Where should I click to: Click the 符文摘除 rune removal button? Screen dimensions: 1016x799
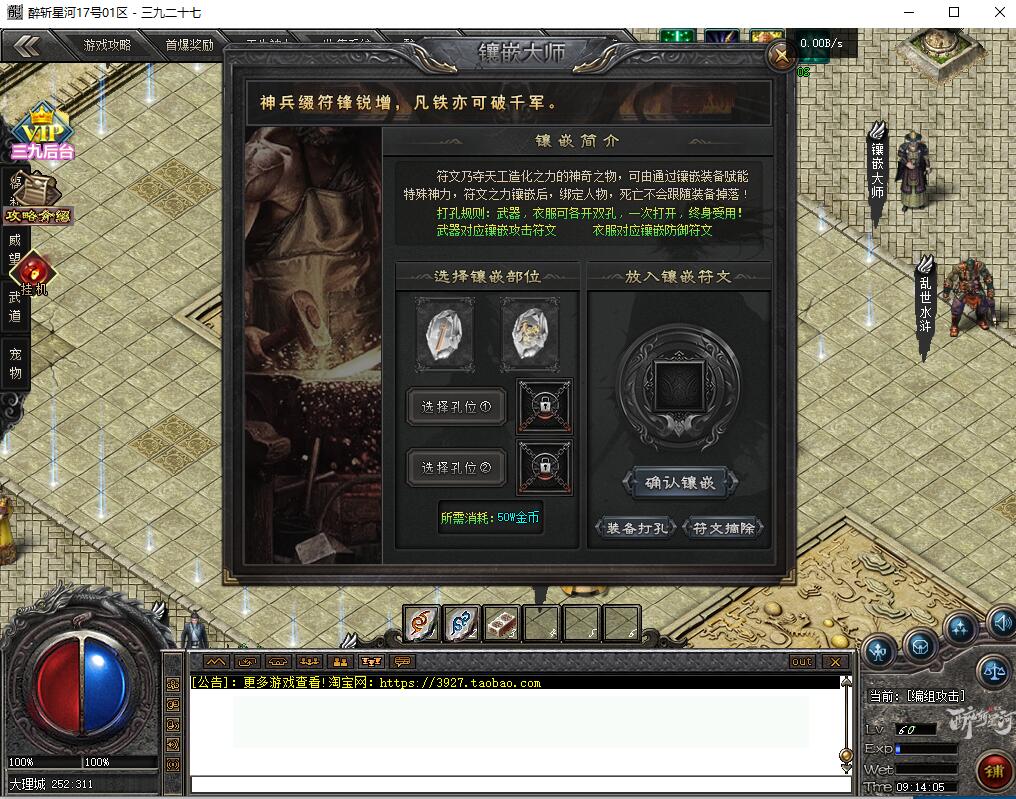[724, 528]
